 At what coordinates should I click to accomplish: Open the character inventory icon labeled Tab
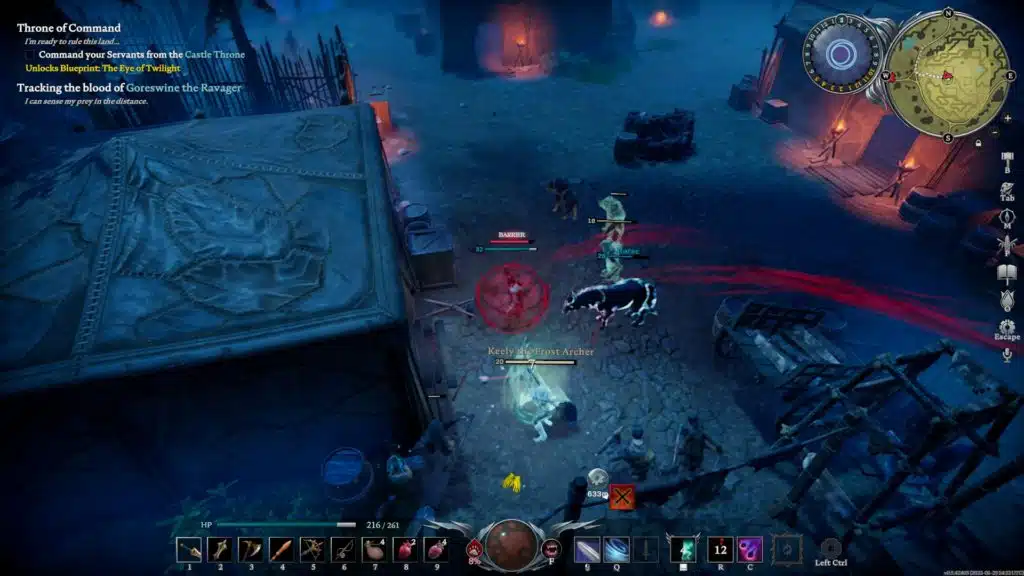tap(1007, 186)
